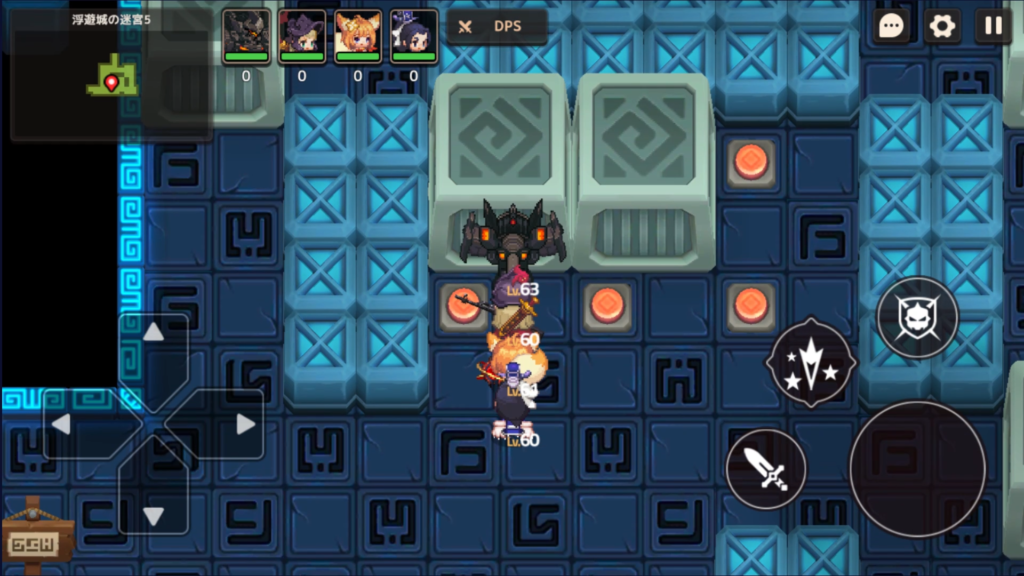Tap the down arrow on the D-pad
Screen dimensions: 1024x576
(x=153, y=515)
